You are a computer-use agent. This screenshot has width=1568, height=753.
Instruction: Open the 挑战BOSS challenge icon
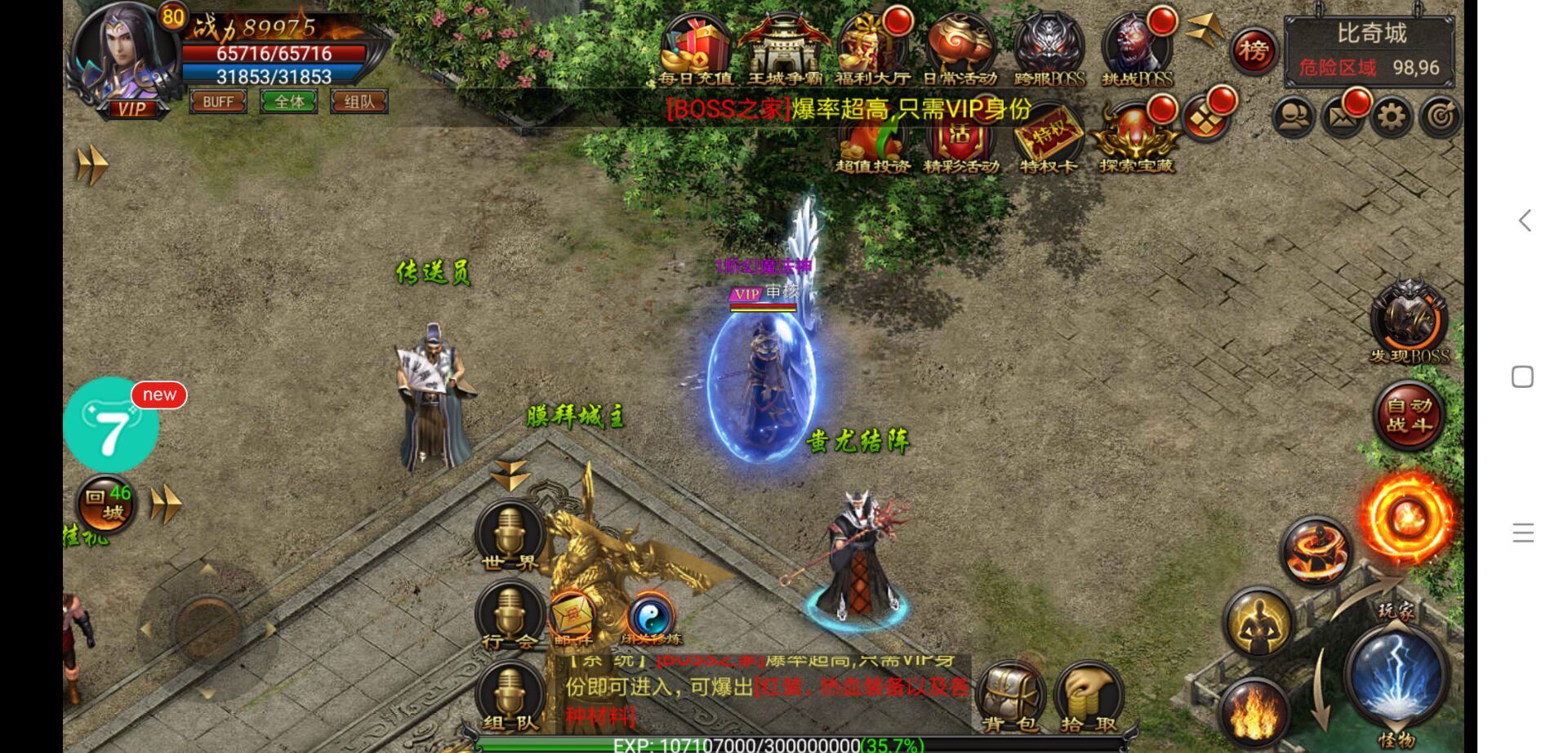(x=1137, y=51)
